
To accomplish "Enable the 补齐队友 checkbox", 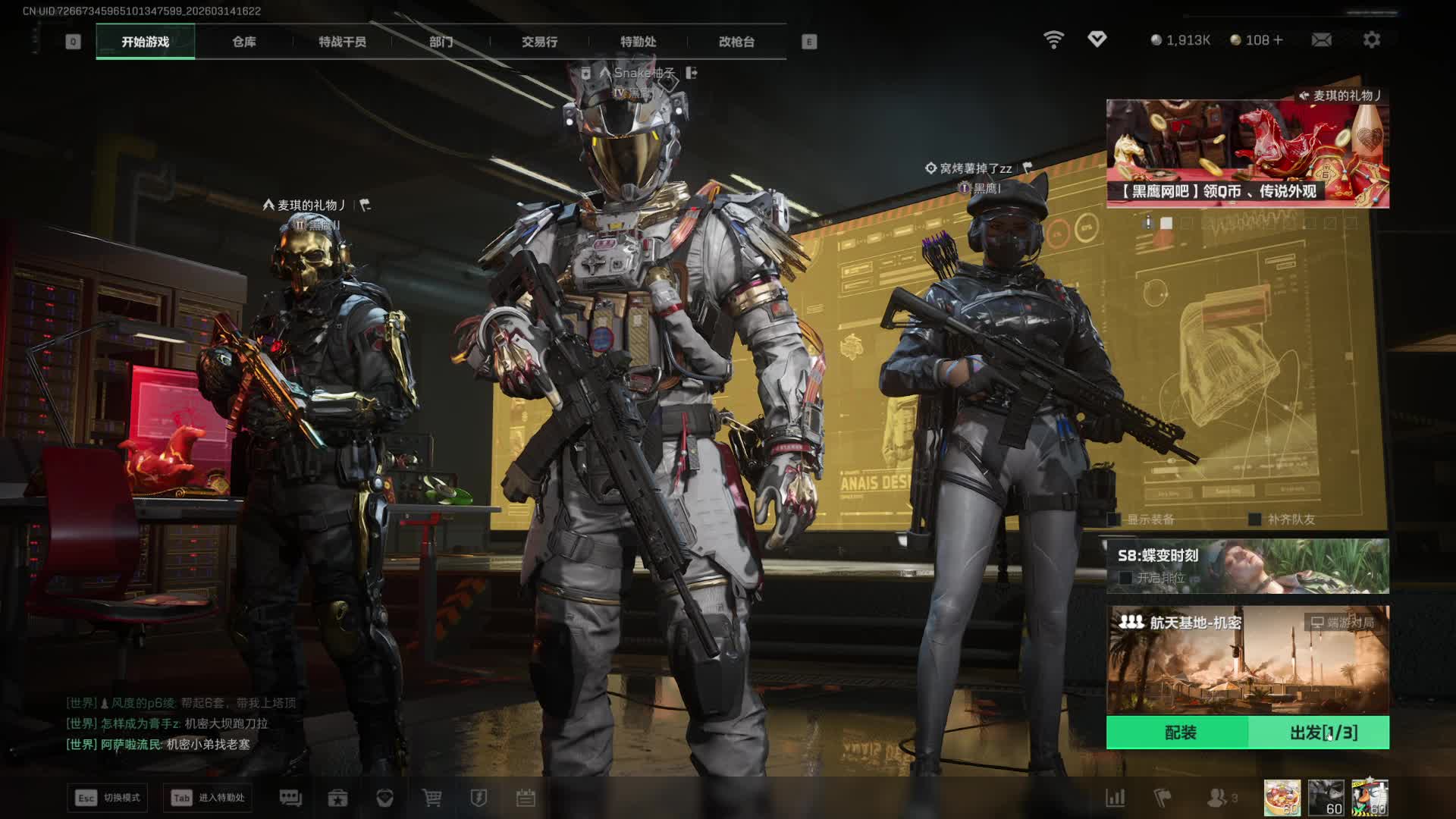I will click(1255, 519).
